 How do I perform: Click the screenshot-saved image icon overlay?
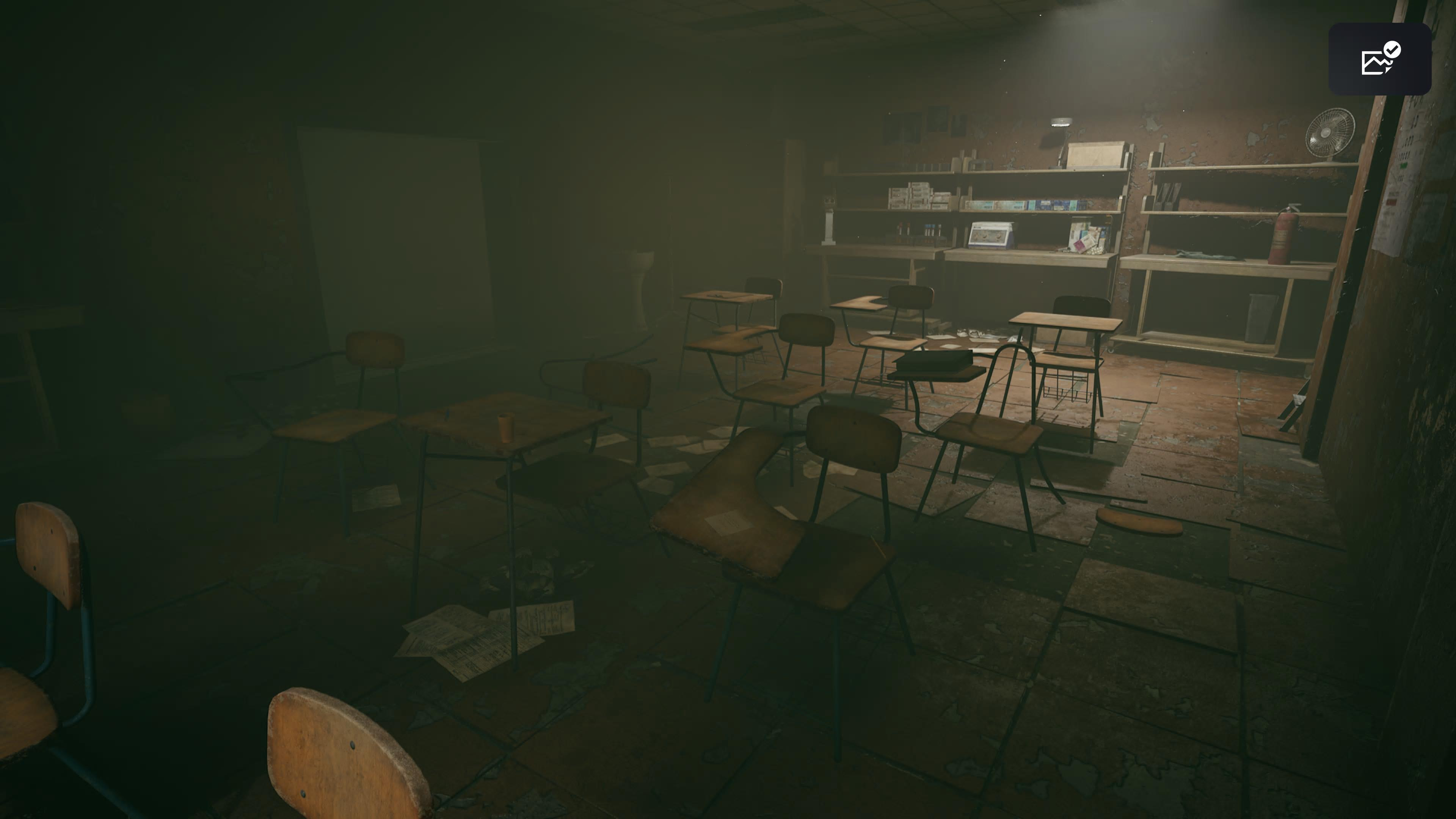(1380, 60)
